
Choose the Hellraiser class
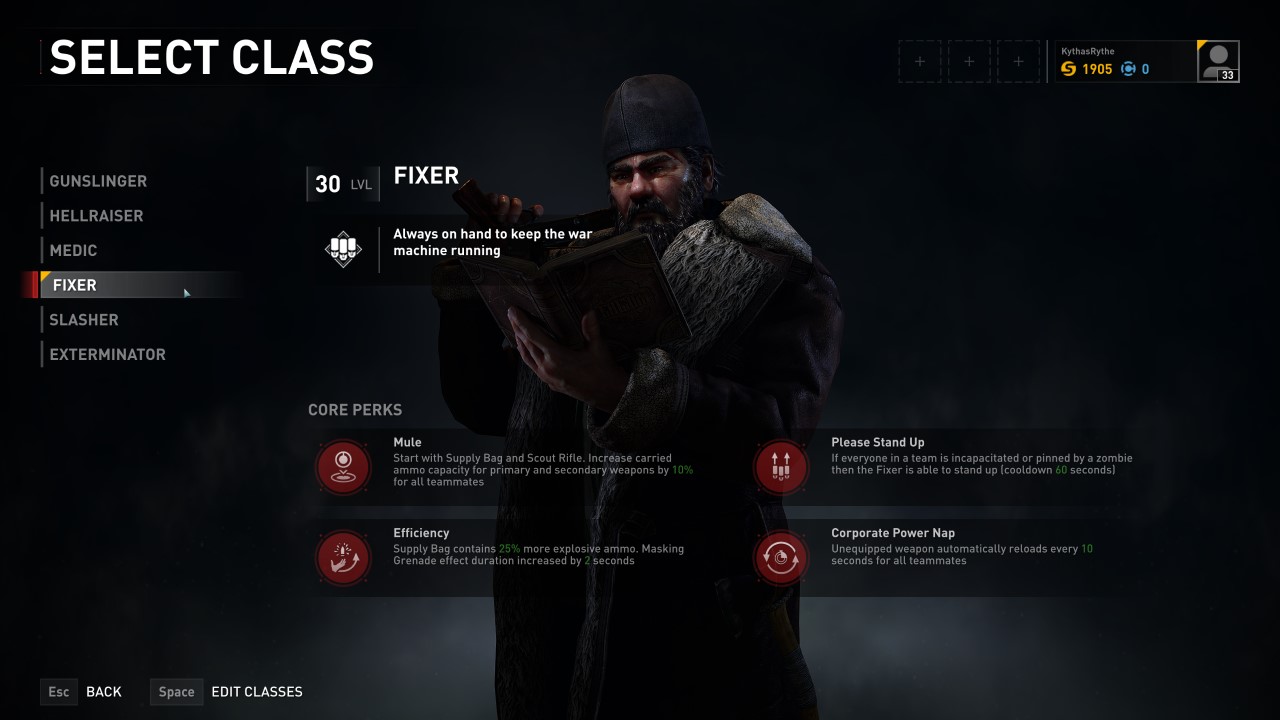pyautogui.click(x=96, y=216)
